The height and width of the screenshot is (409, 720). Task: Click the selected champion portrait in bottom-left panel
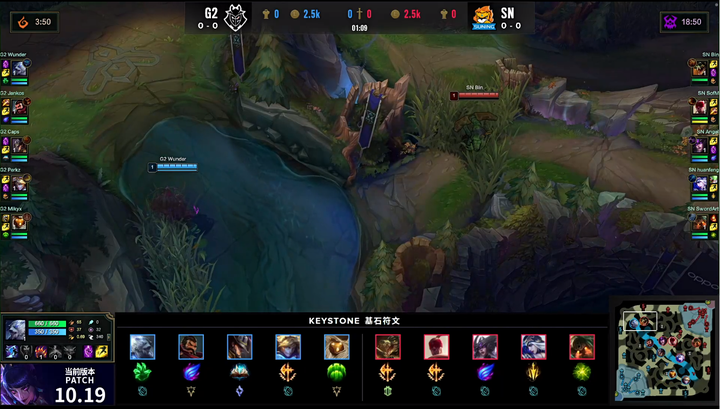[x=15, y=329]
